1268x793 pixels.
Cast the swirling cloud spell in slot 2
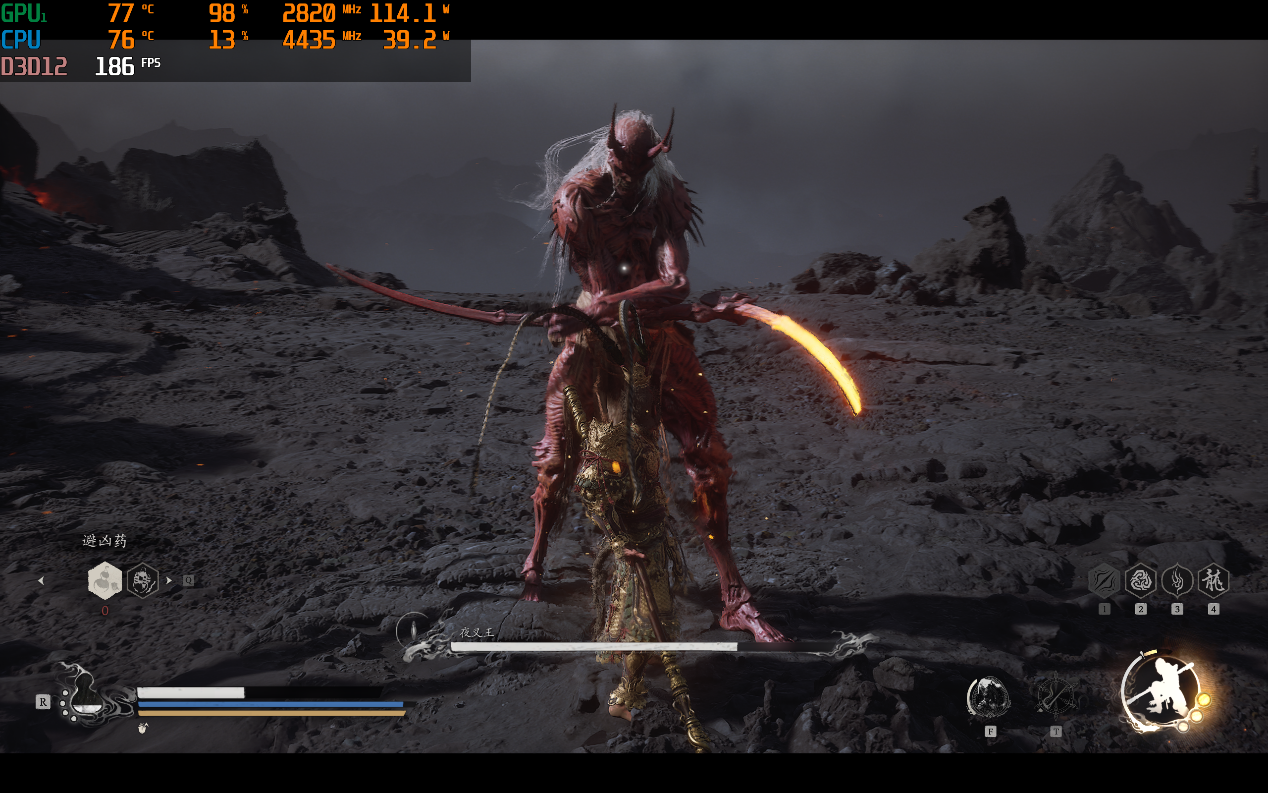coord(1140,580)
